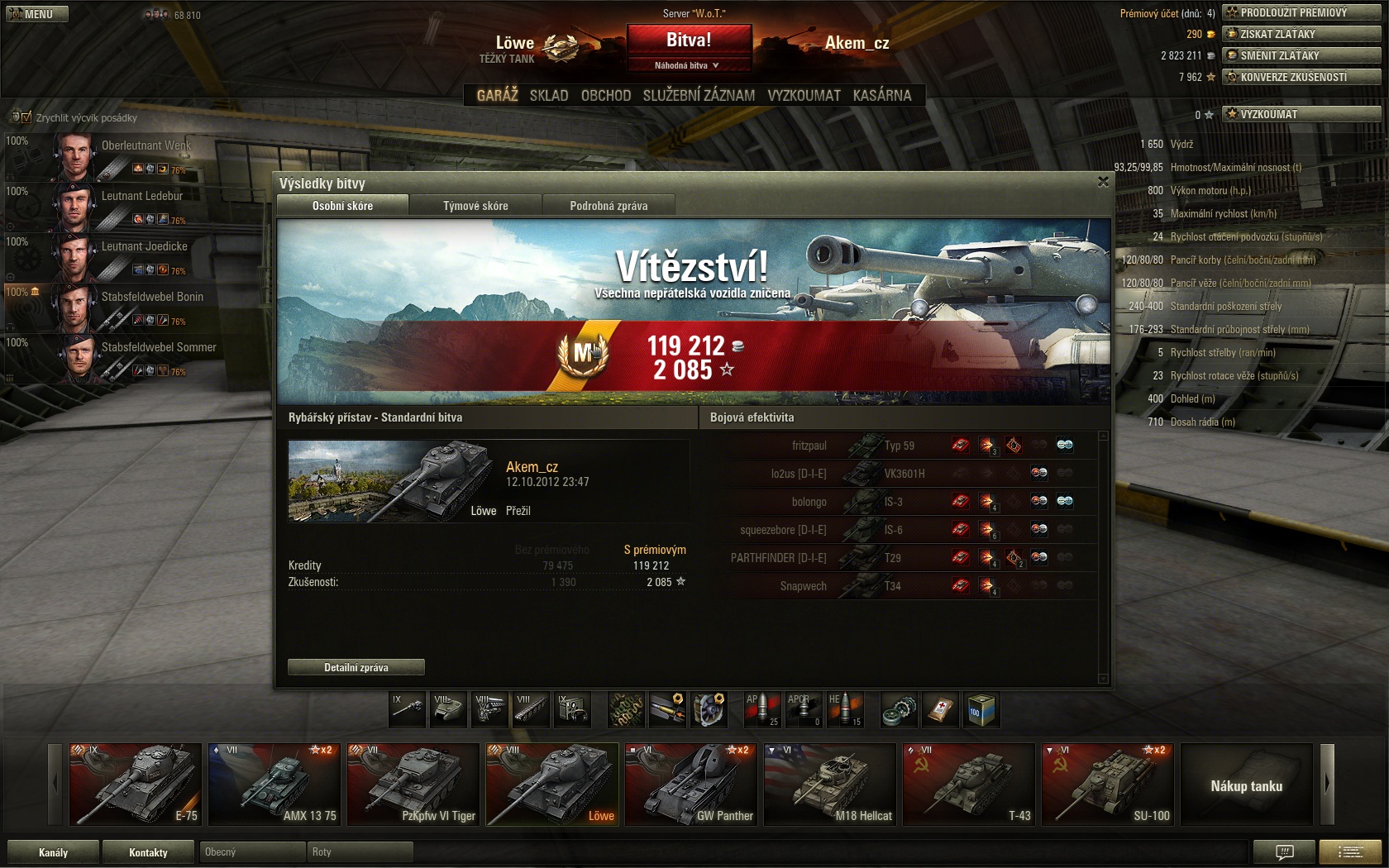Open the KASÁRNA barracks section
Screen dimensions: 1389x868
[x=881, y=95]
